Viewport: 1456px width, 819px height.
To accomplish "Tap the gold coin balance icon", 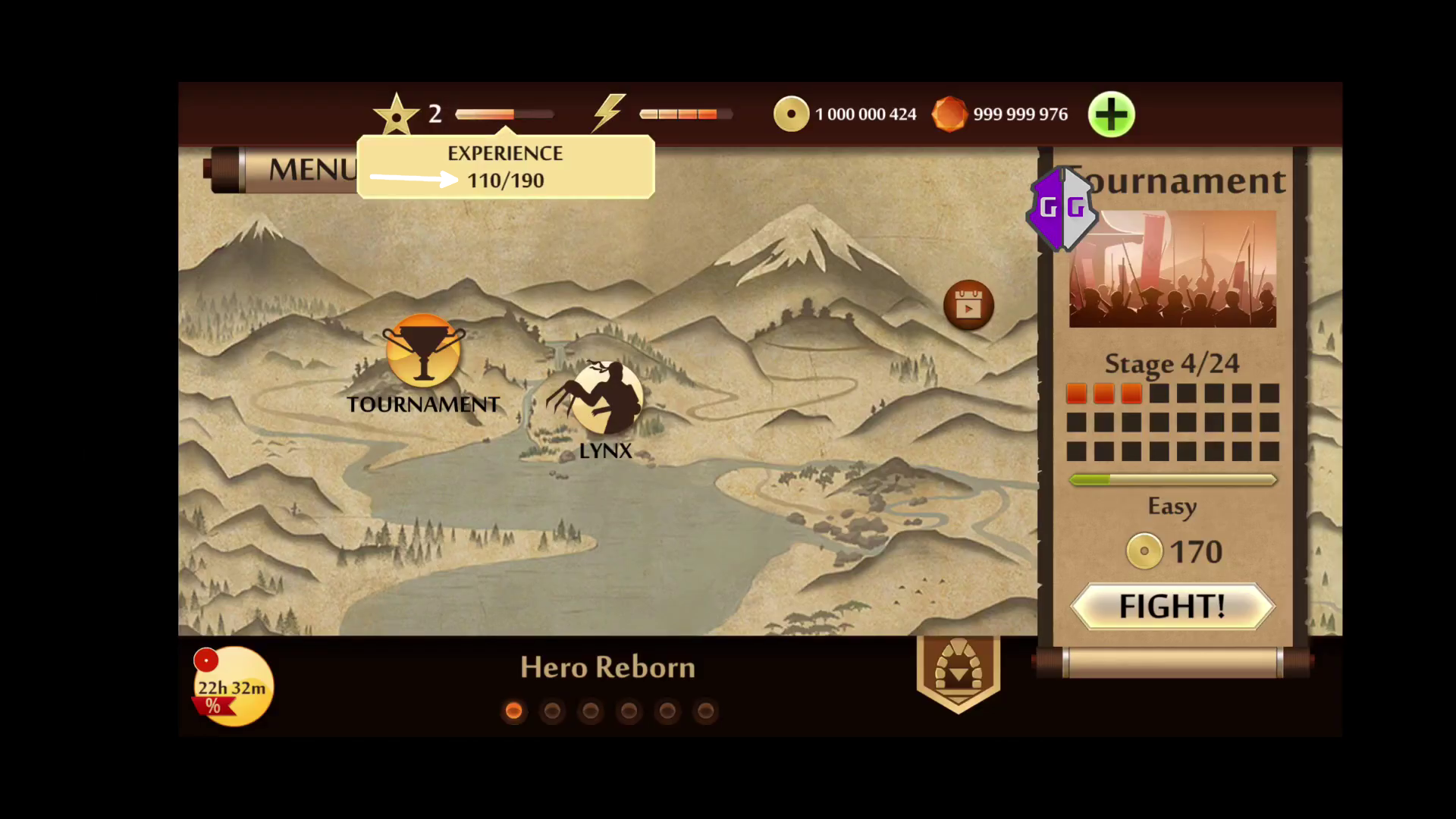I will 791,115.
